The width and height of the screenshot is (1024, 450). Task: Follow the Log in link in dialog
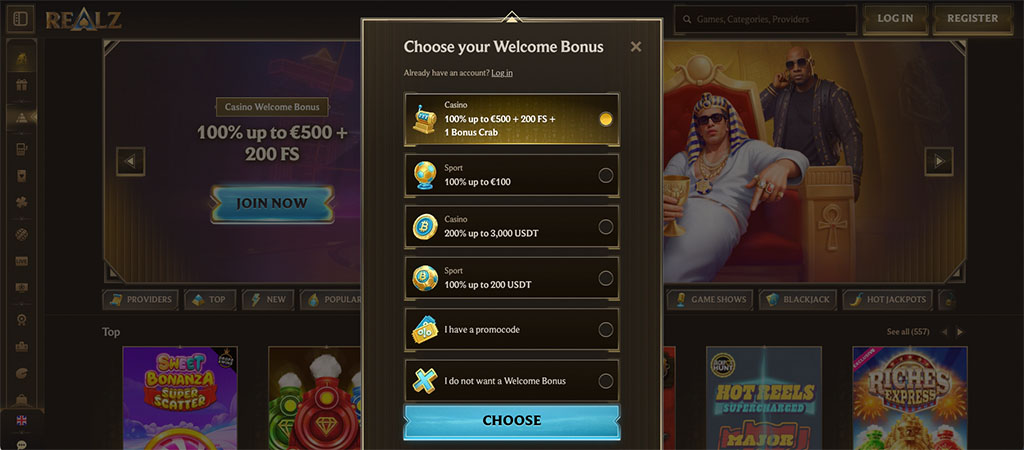[x=502, y=73]
